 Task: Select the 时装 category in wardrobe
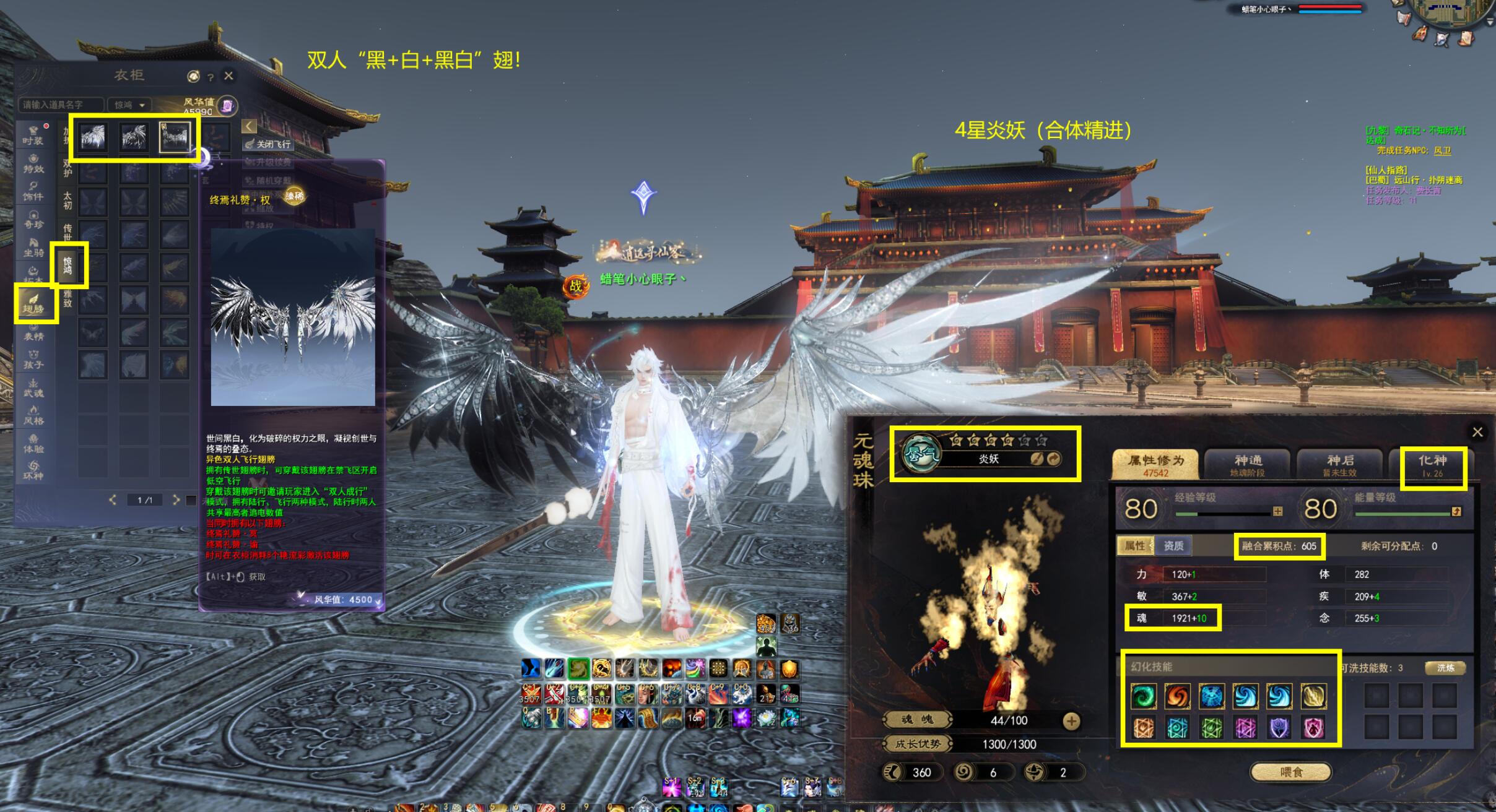pos(33,134)
